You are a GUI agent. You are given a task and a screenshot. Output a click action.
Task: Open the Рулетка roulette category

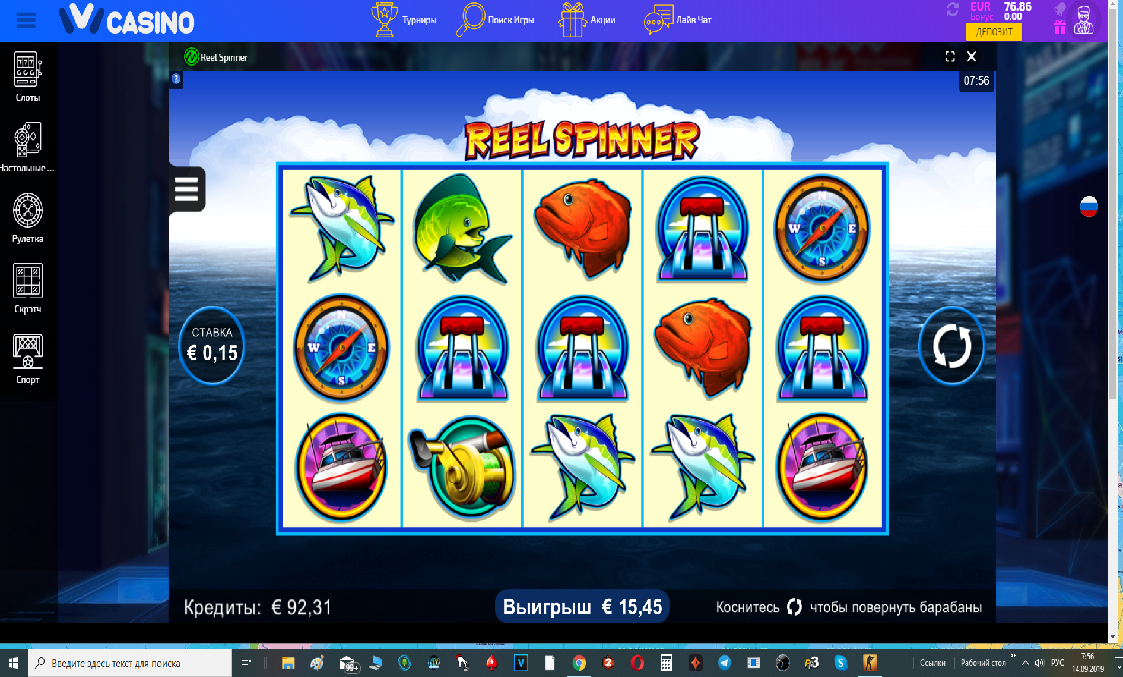[x=28, y=218]
